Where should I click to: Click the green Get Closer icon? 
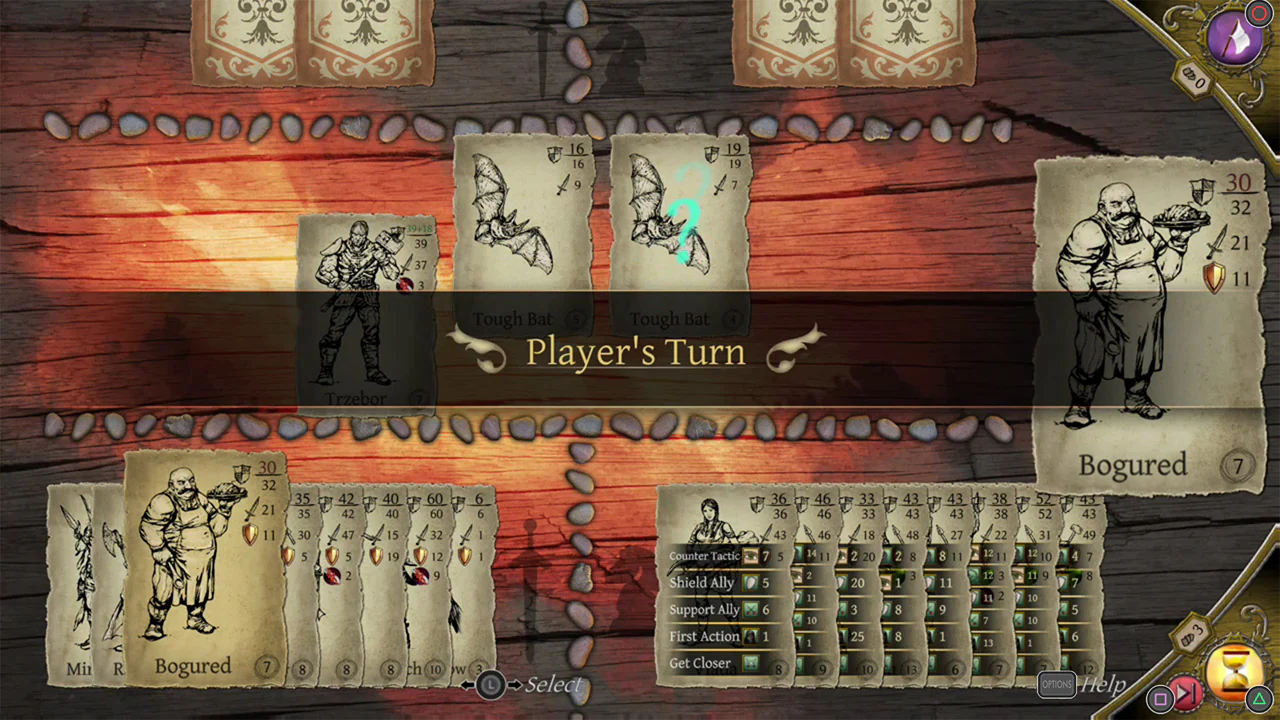[x=751, y=663]
